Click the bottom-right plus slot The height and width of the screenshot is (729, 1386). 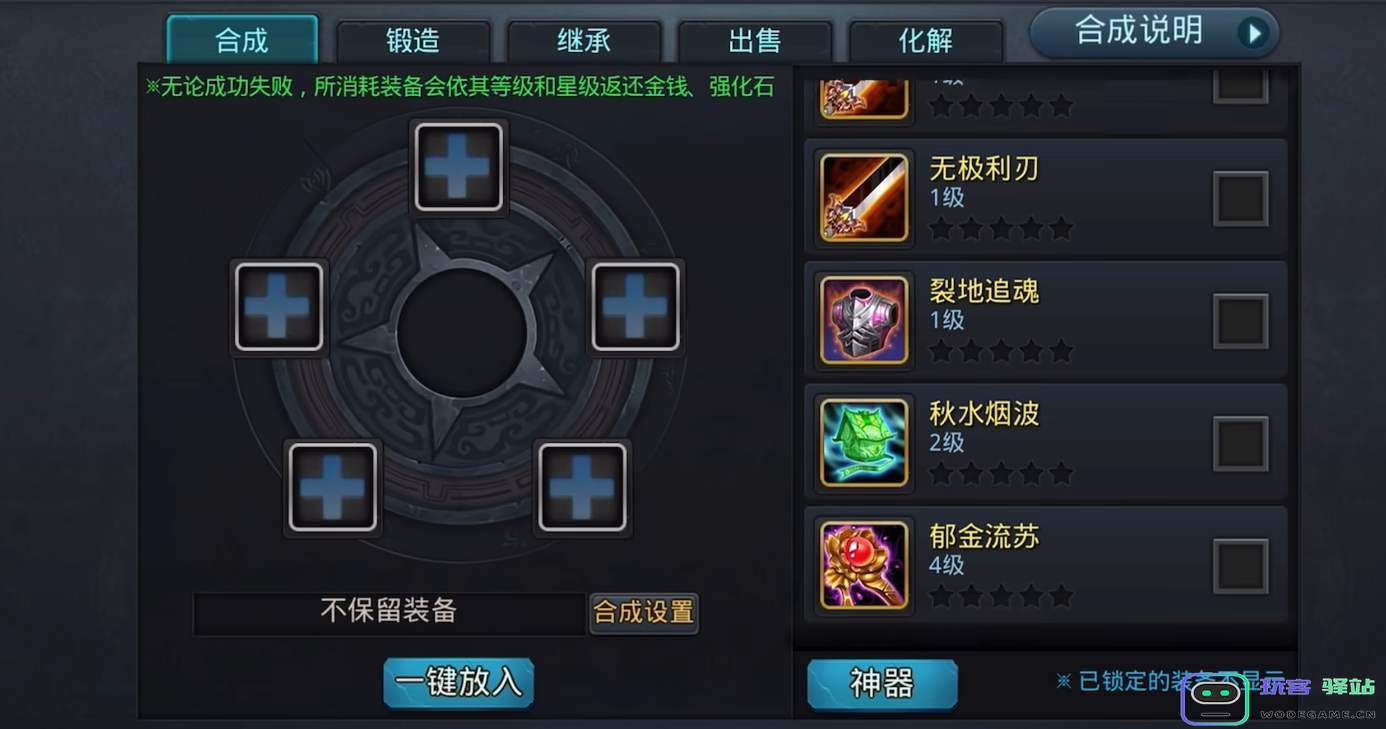pyautogui.click(x=583, y=487)
